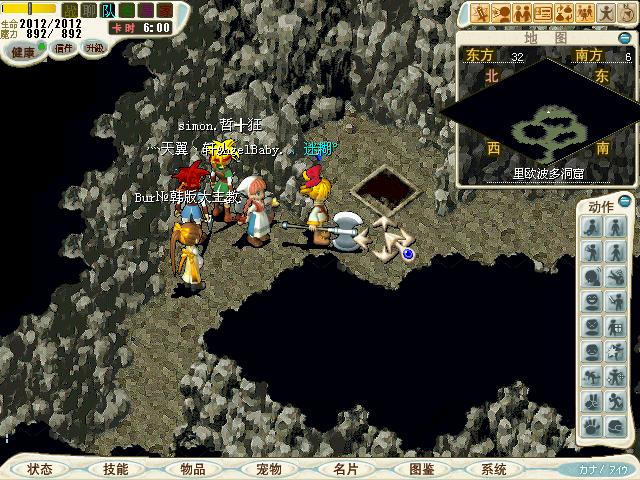Minimize the 地图 map panel

[x=627, y=37]
